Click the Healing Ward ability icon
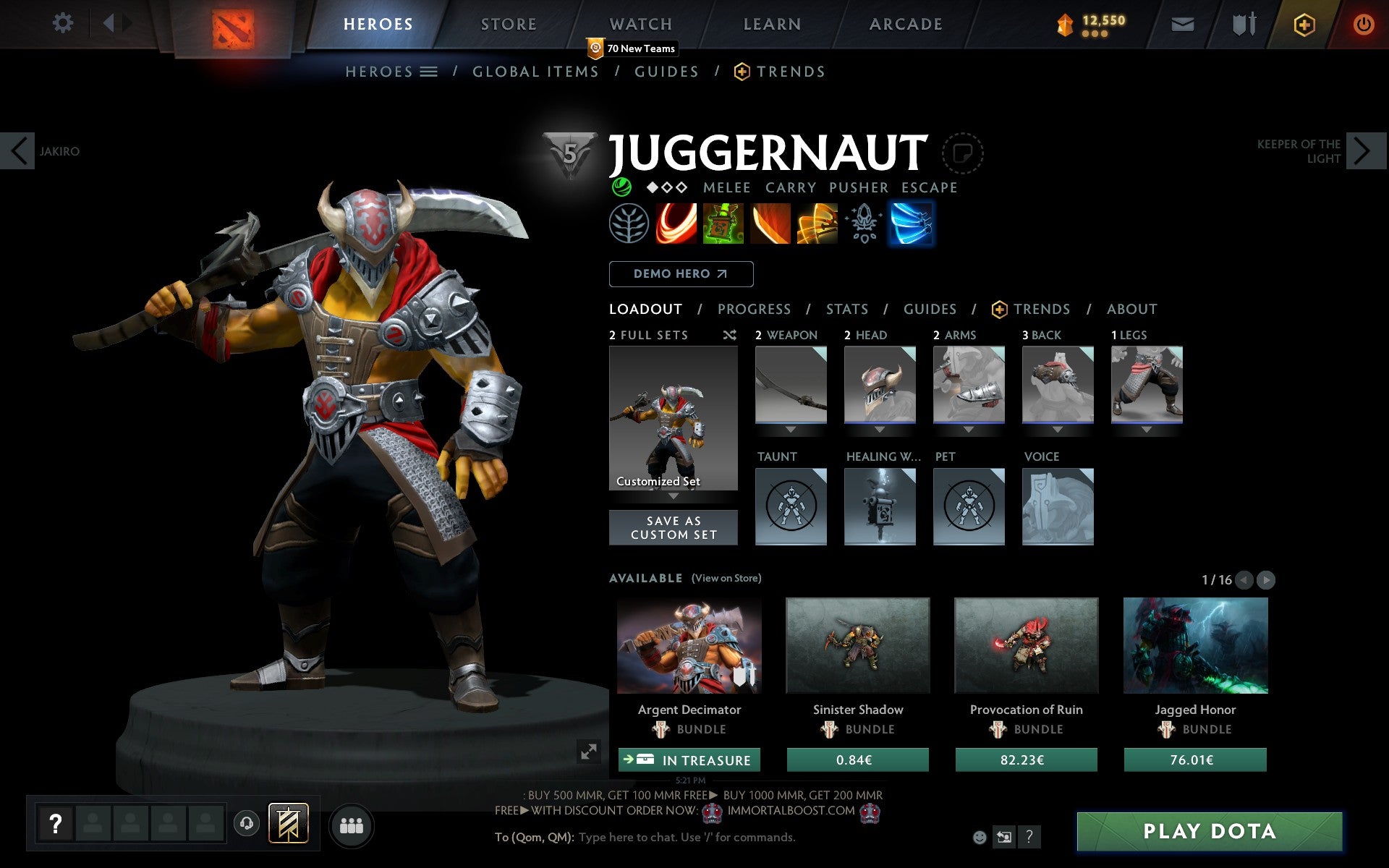Viewport: 1389px width, 868px height. click(x=723, y=224)
